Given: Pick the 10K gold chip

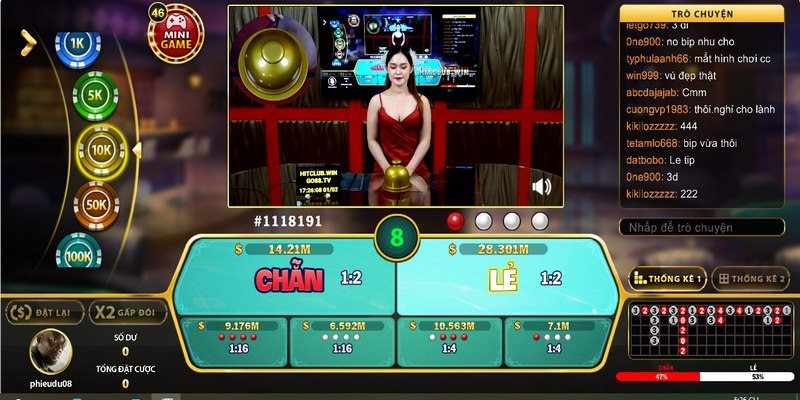Looking at the screenshot, I should coord(103,150).
